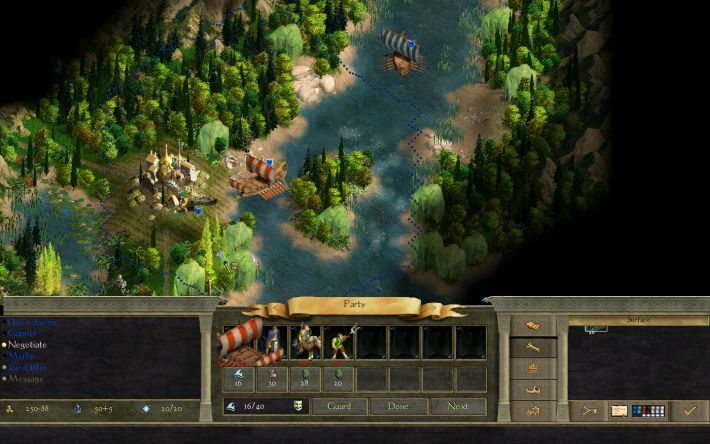
Task: Open the spellbook panel button
Action: (533, 327)
